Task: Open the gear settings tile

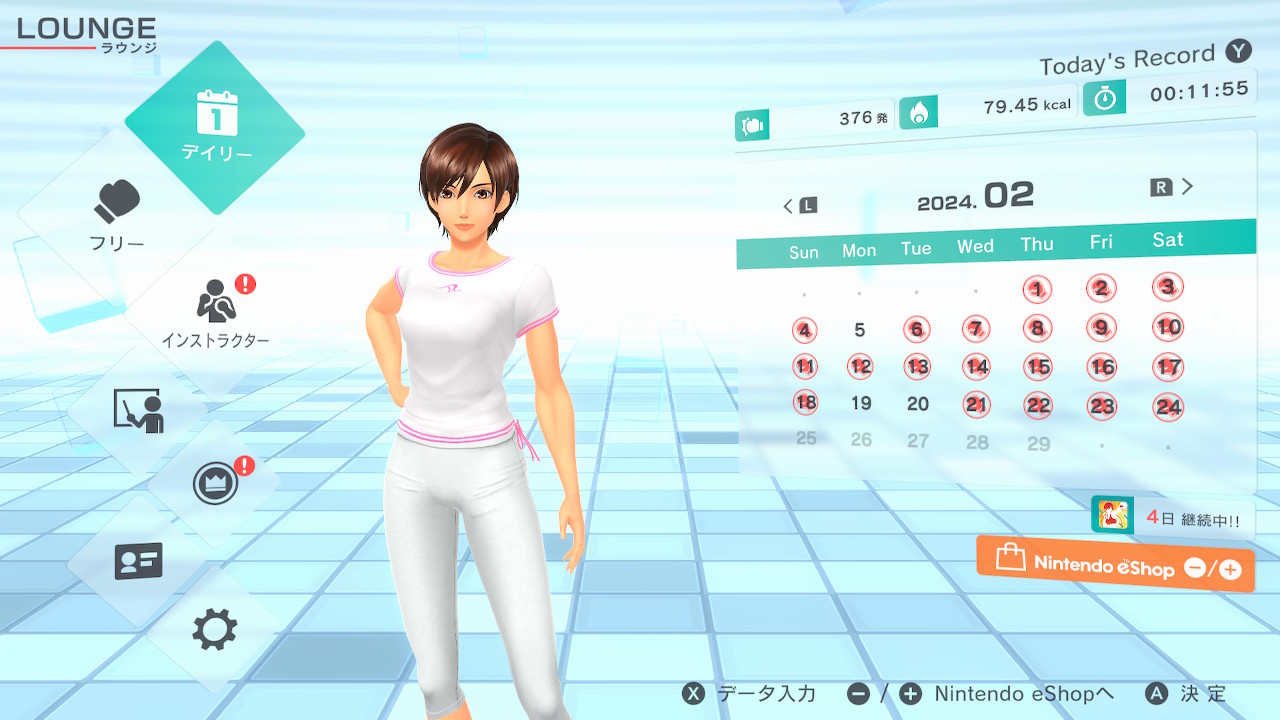Action: coord(214,630)
